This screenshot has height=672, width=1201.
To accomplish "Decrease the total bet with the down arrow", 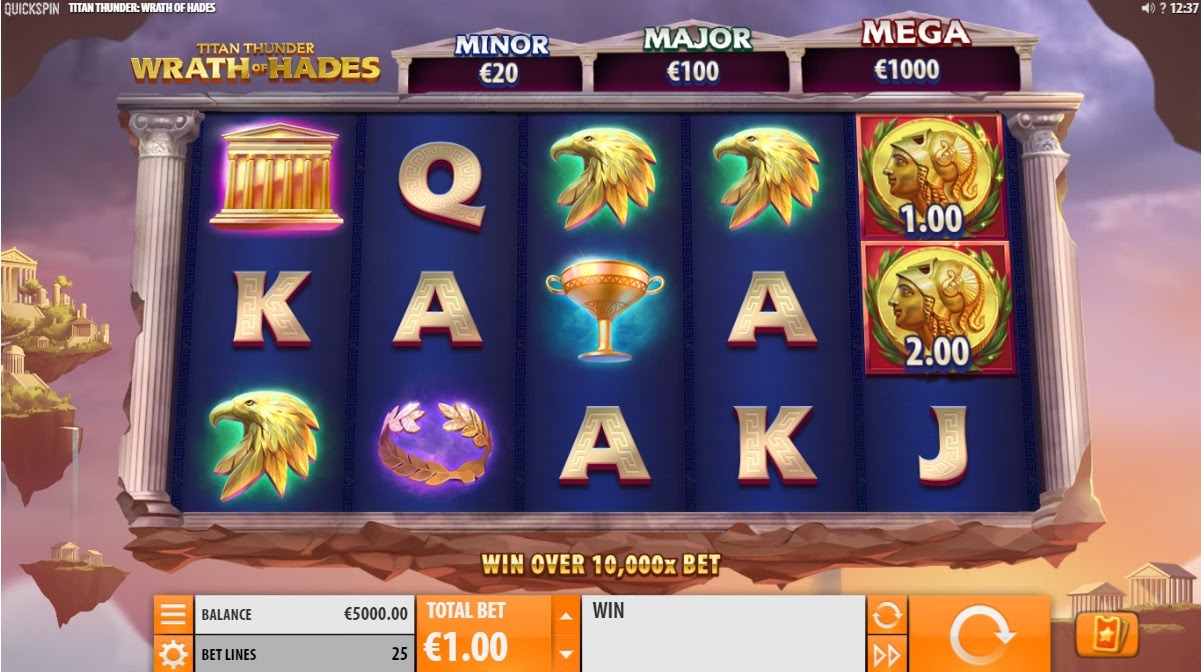I will 566,654.
